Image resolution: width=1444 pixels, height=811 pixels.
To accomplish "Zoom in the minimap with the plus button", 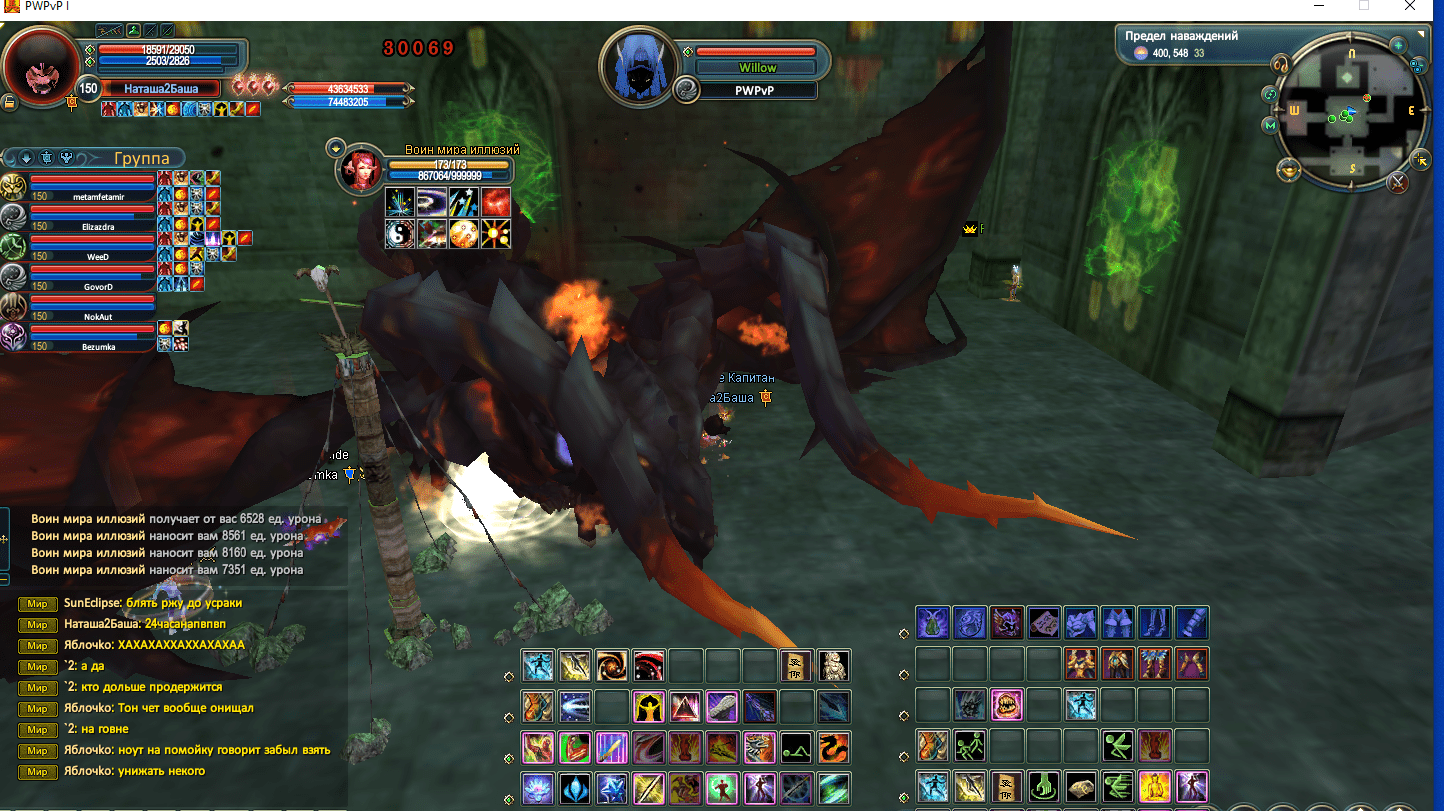I will pyautogui.click(x=1398, y=45).
